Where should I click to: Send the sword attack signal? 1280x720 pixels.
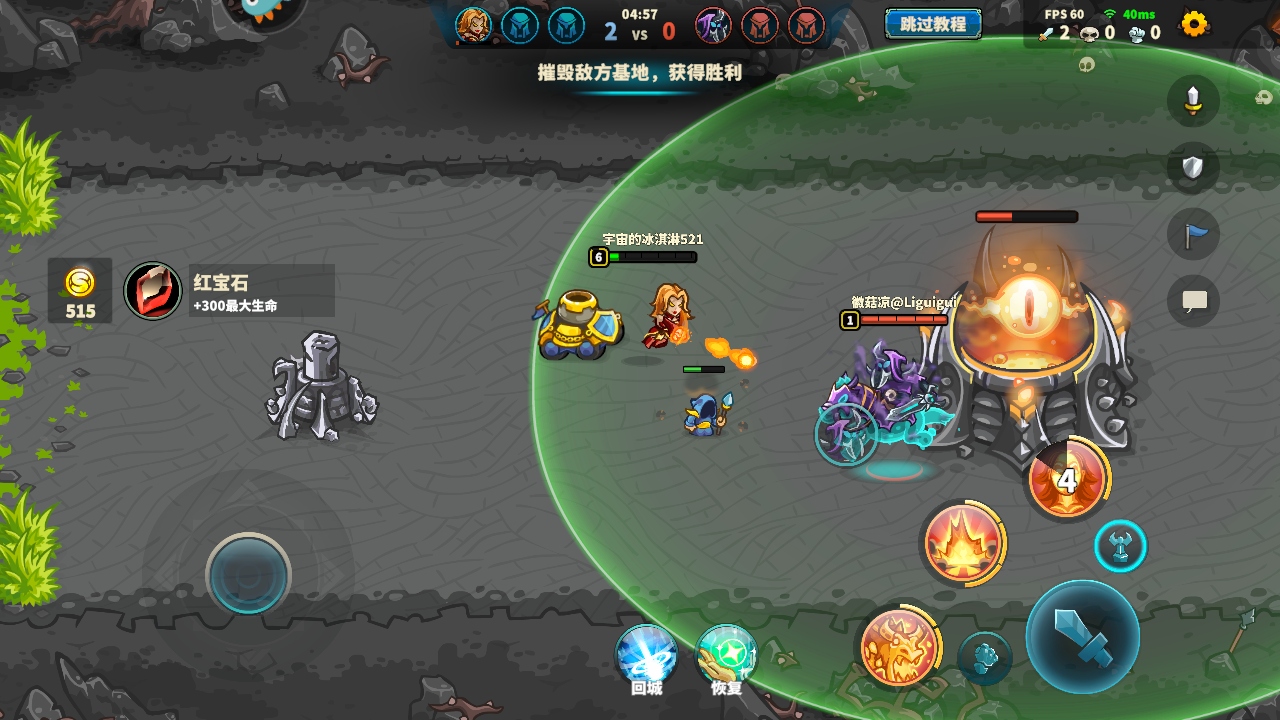[x=1193, y=100]
